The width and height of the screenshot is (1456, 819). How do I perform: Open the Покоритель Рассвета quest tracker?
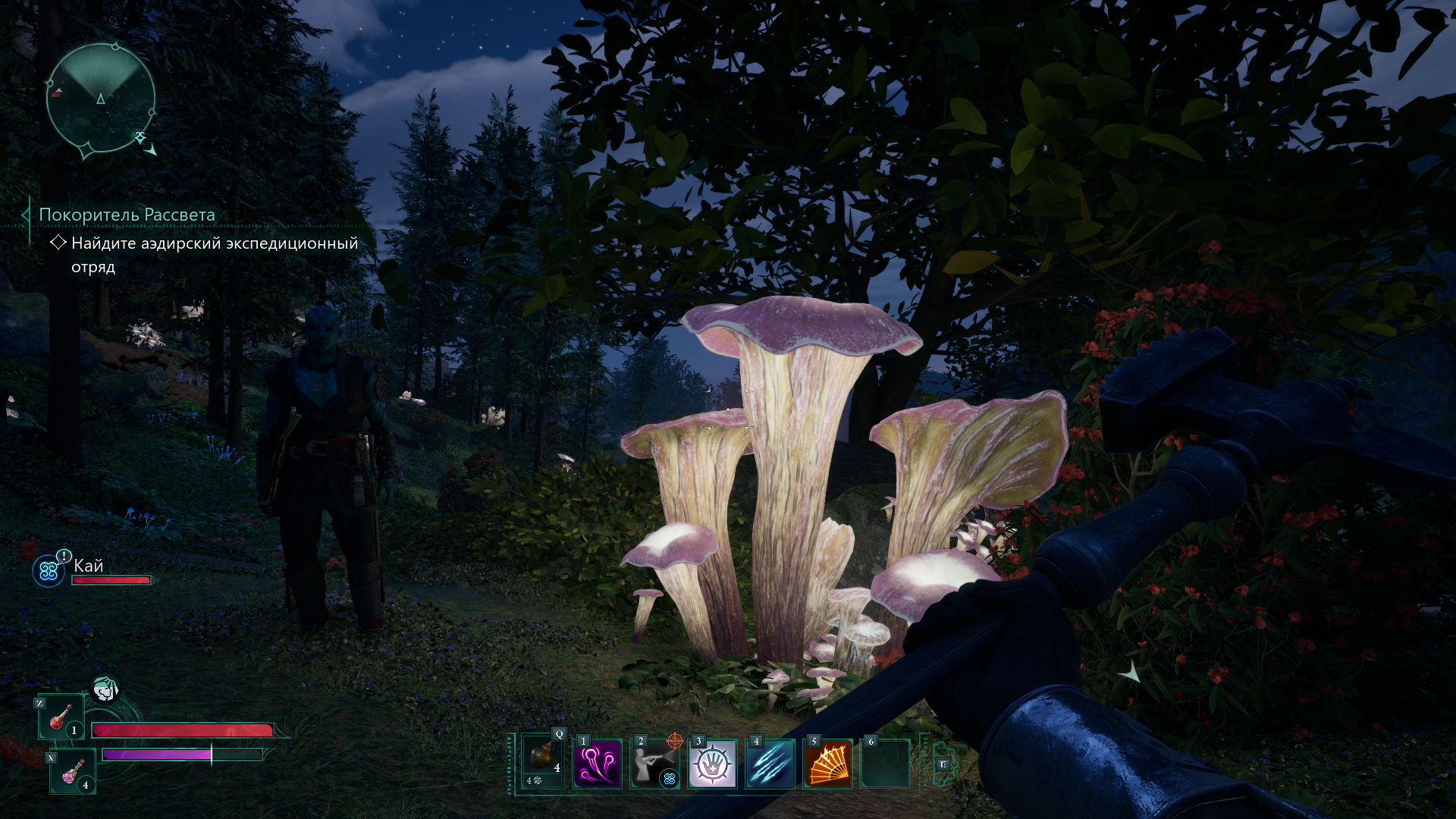click(127, 215)
